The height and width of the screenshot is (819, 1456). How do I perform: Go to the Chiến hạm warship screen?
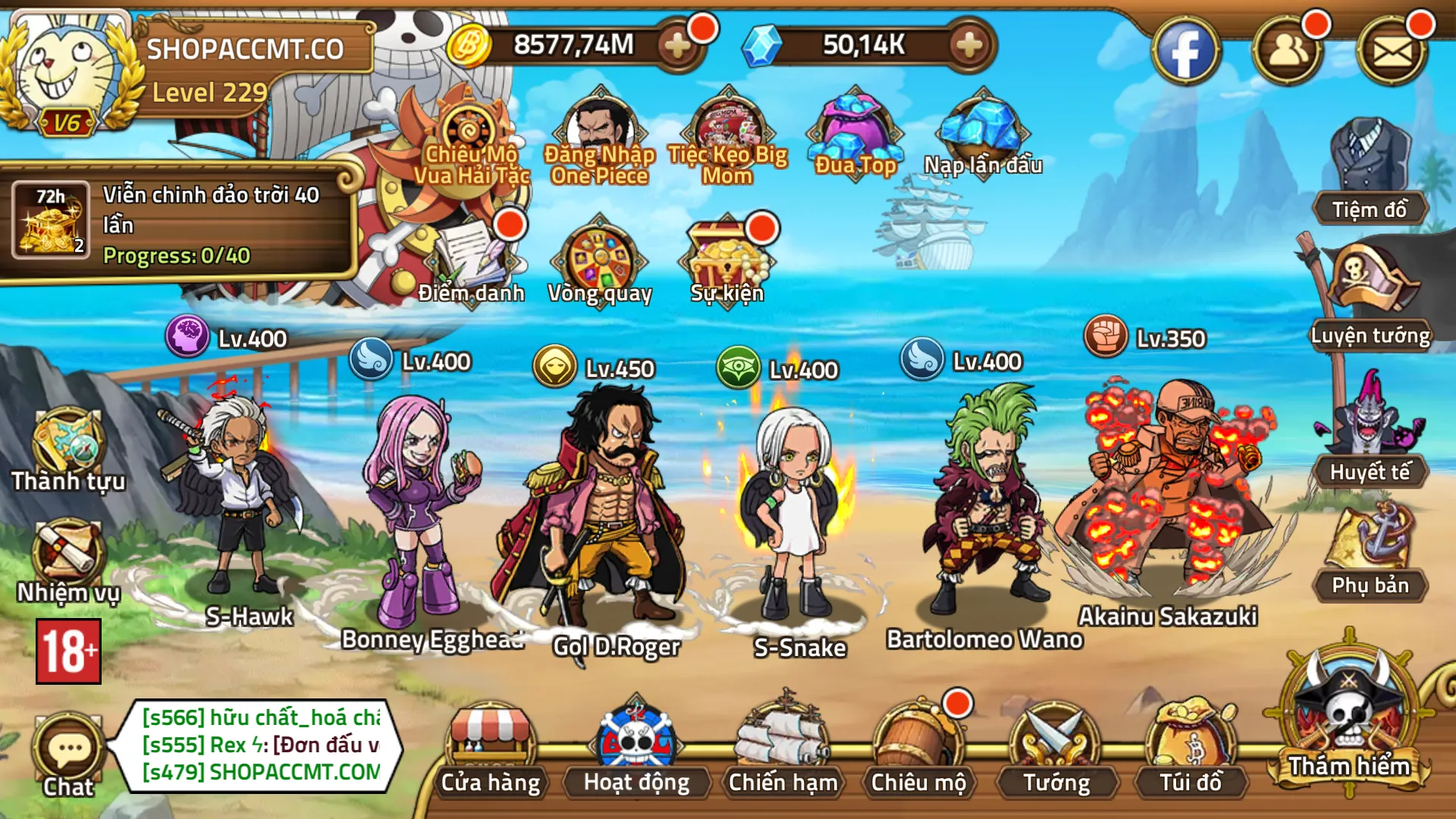pos(783,747)
